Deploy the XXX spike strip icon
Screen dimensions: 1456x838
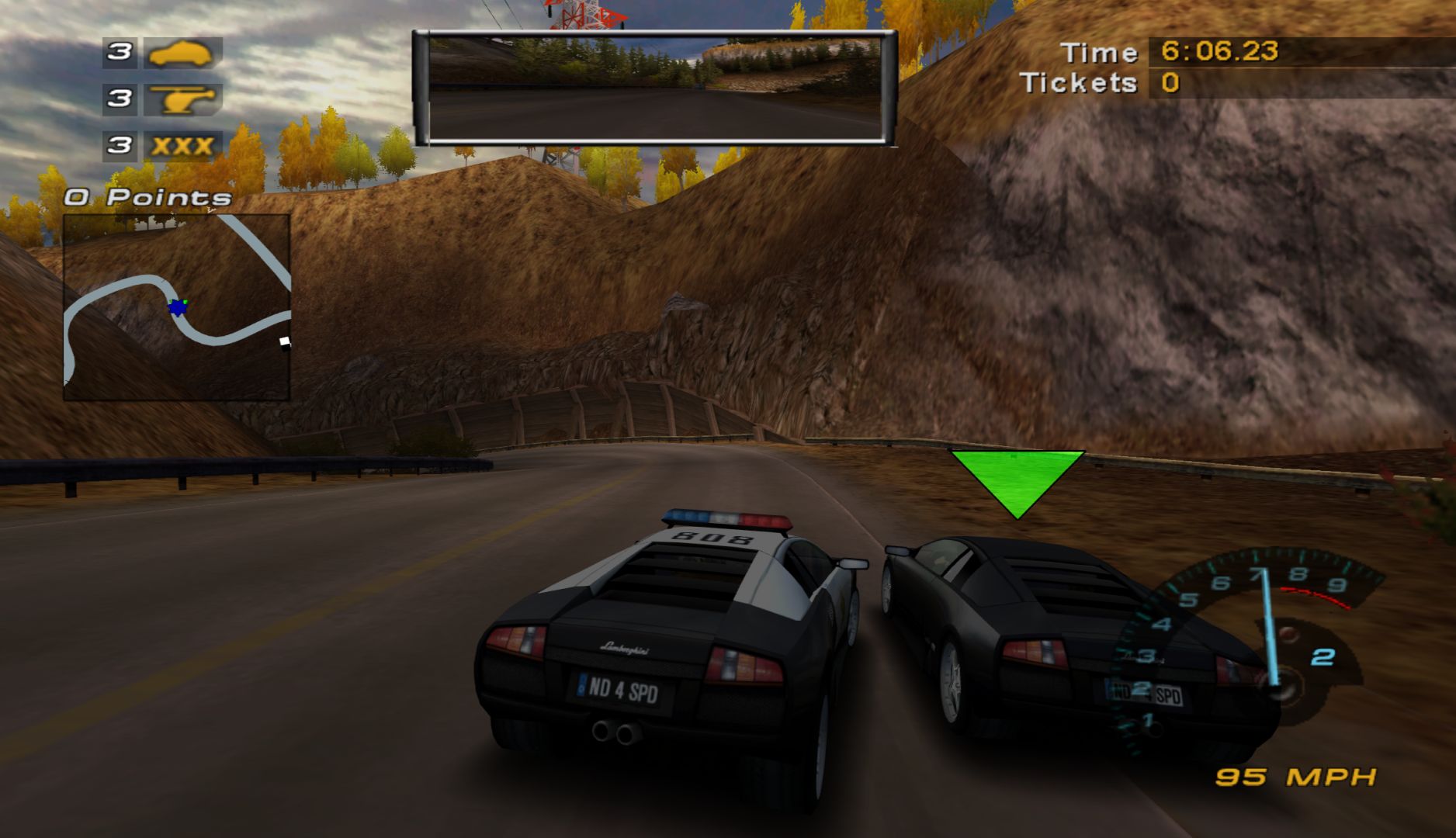[182, 146]
